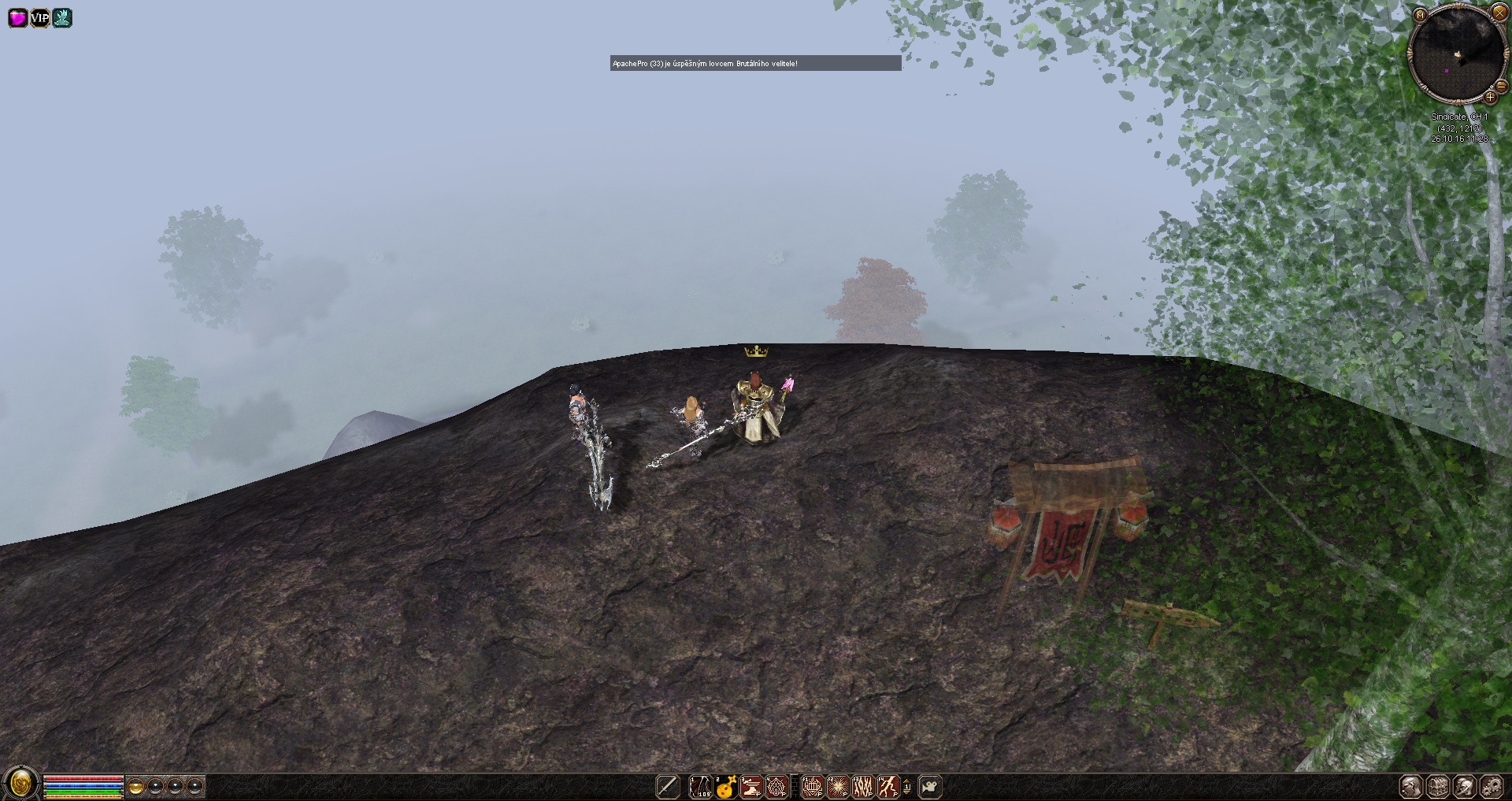
Task: Use the golden orb item in quickslot 2
Action: 725,786
